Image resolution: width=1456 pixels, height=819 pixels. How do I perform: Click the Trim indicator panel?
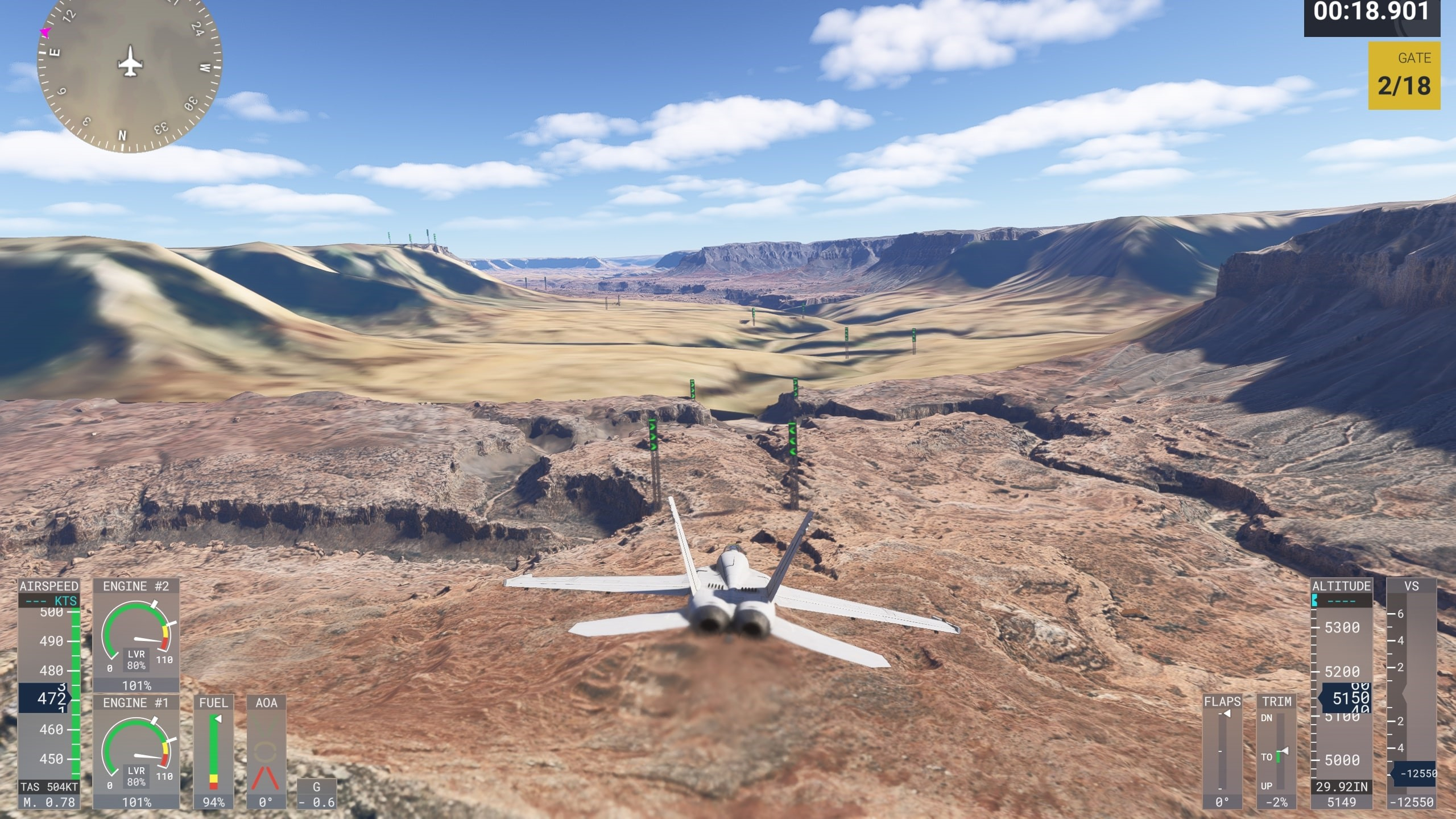point(1276,751)
